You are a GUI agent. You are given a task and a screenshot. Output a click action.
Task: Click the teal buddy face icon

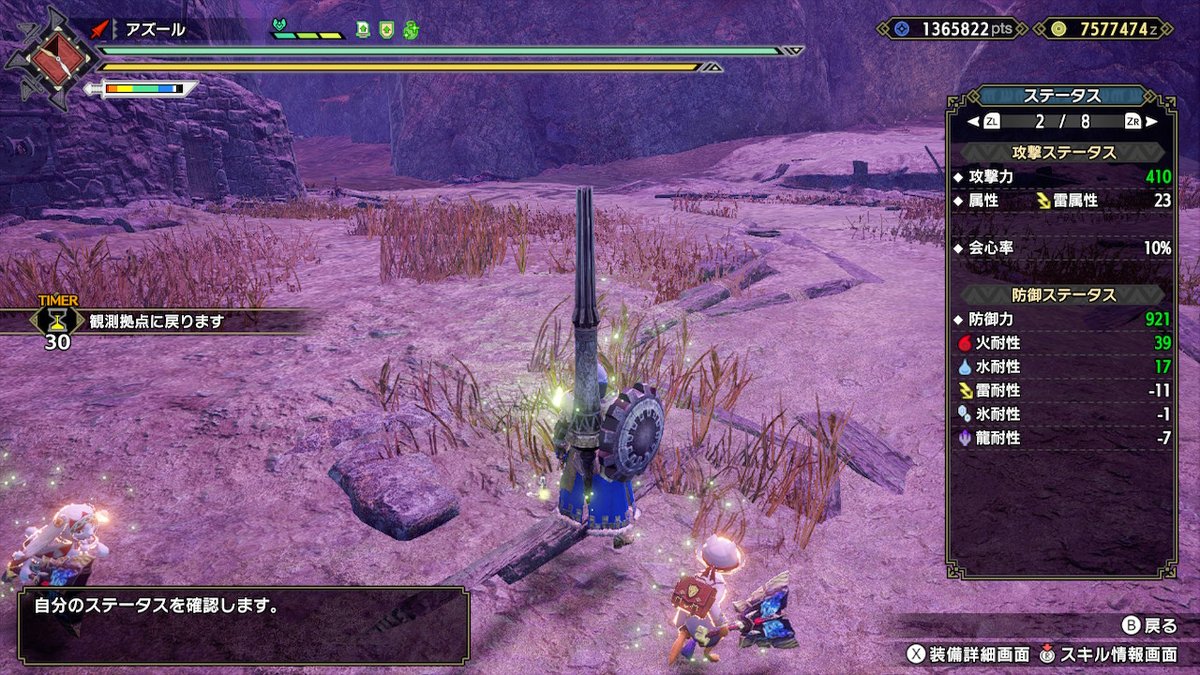279,26
